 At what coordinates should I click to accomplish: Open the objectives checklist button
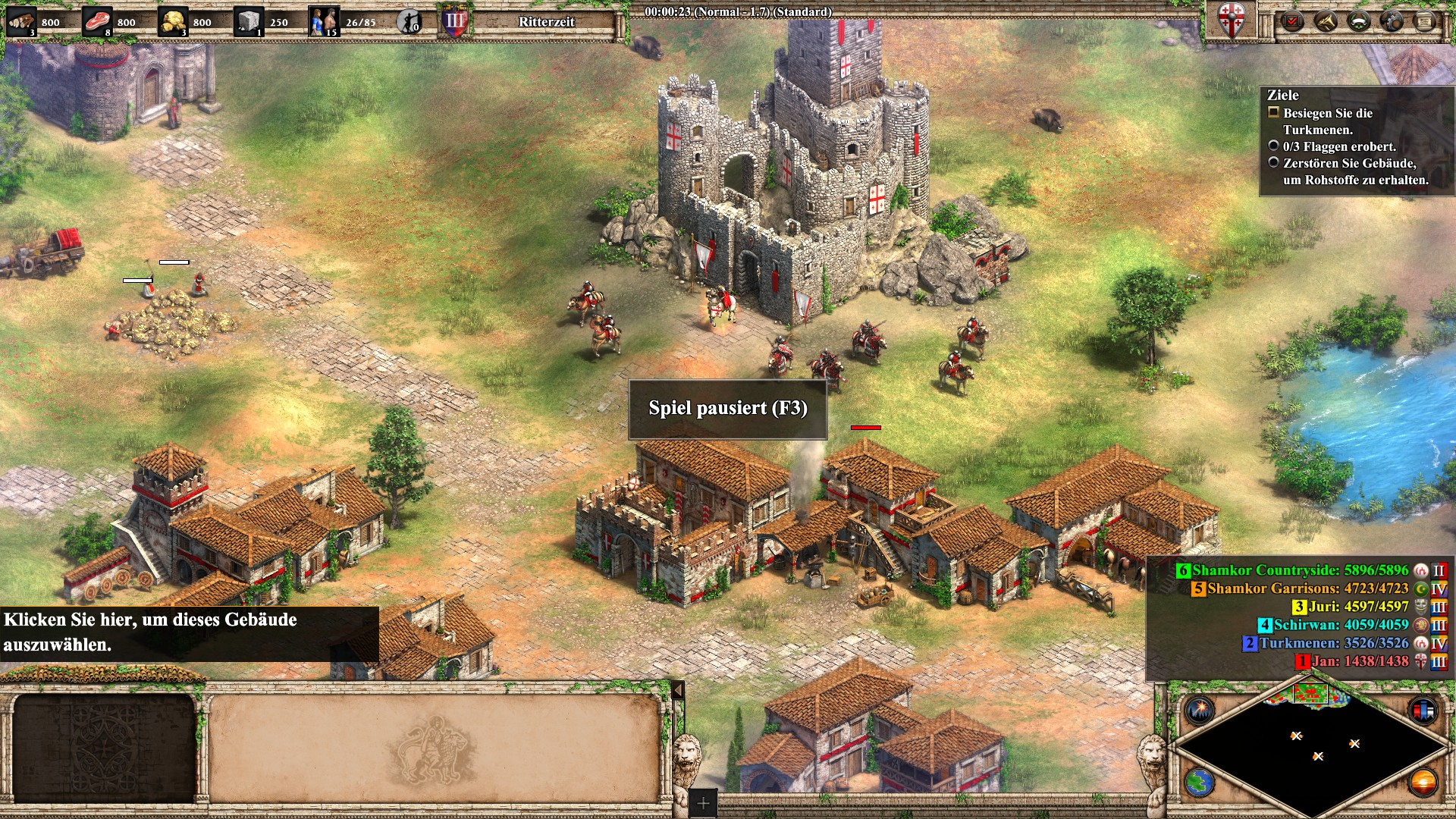[1292, 21]
